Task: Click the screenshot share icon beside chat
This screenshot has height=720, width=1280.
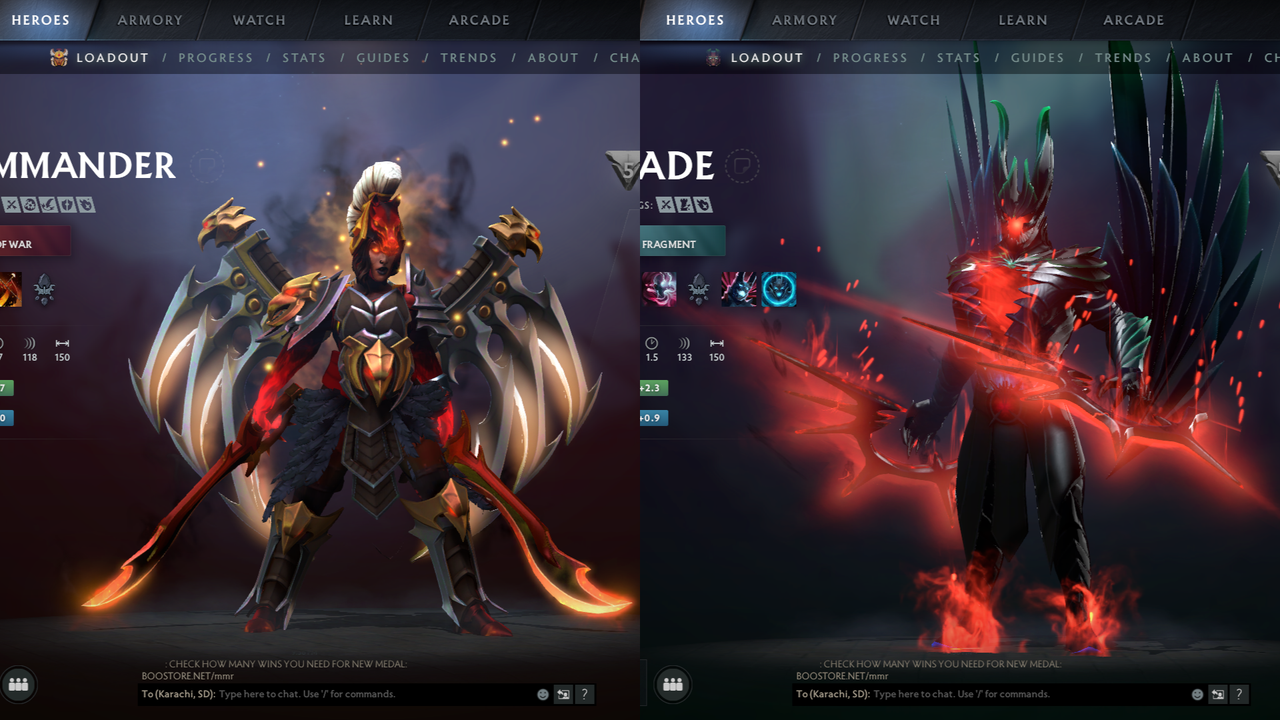Action: pyautogui.click(x=563, y=694)
